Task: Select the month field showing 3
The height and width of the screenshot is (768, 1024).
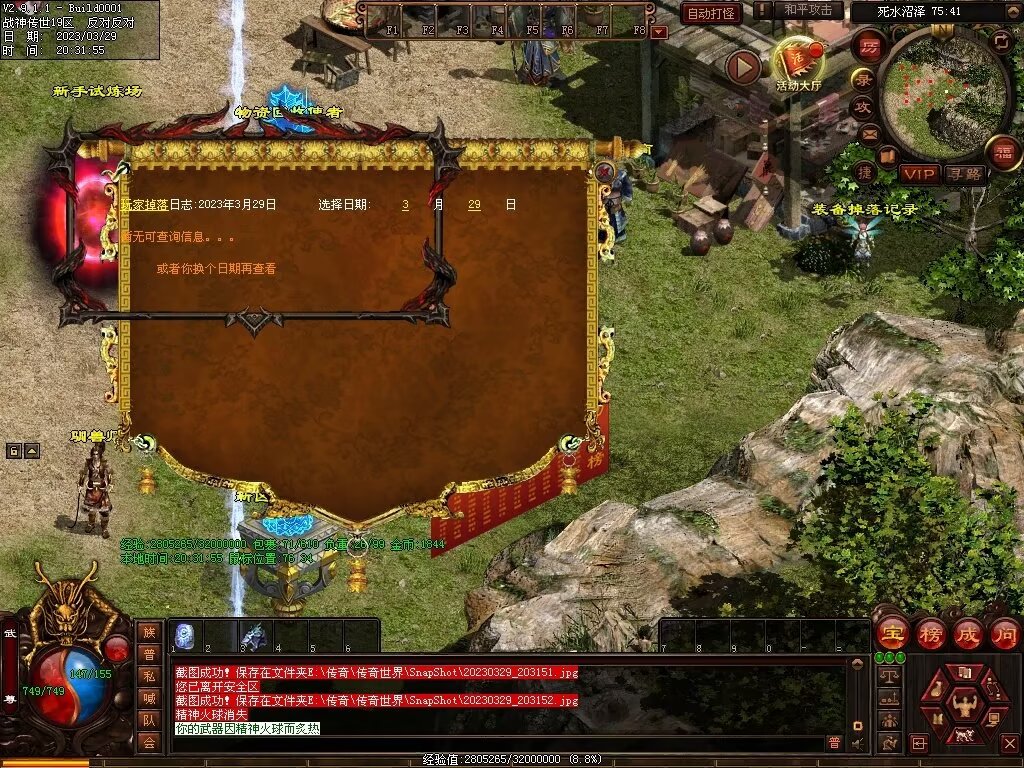Action: point(405,204)
